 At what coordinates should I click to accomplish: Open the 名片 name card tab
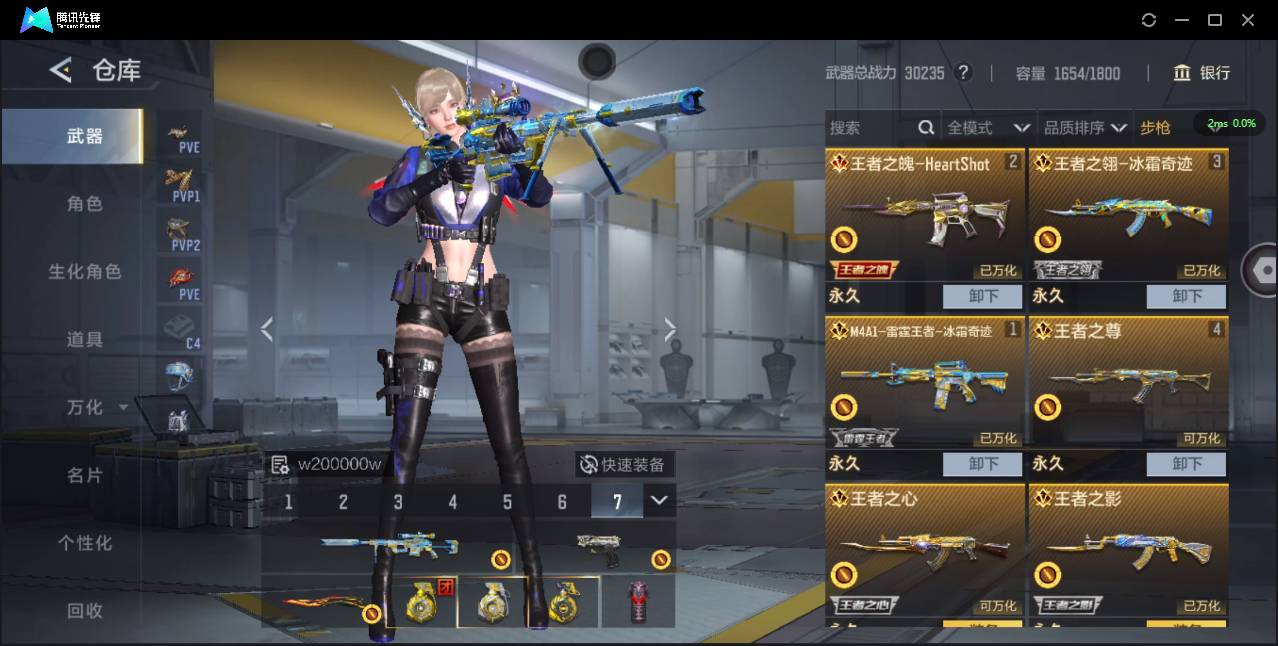[x=85, y=475]
